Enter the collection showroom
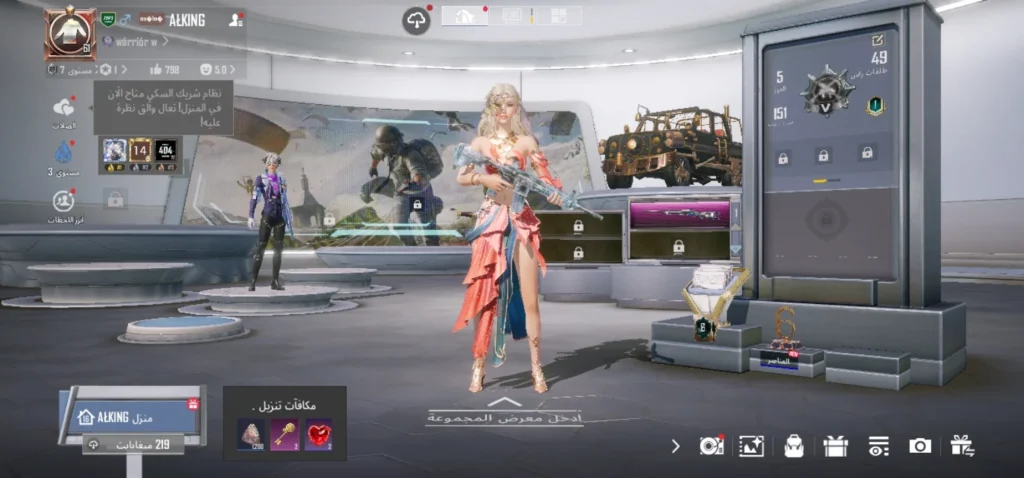The height and width of the screenshot is (478, 1024). [x=504, y=414]
